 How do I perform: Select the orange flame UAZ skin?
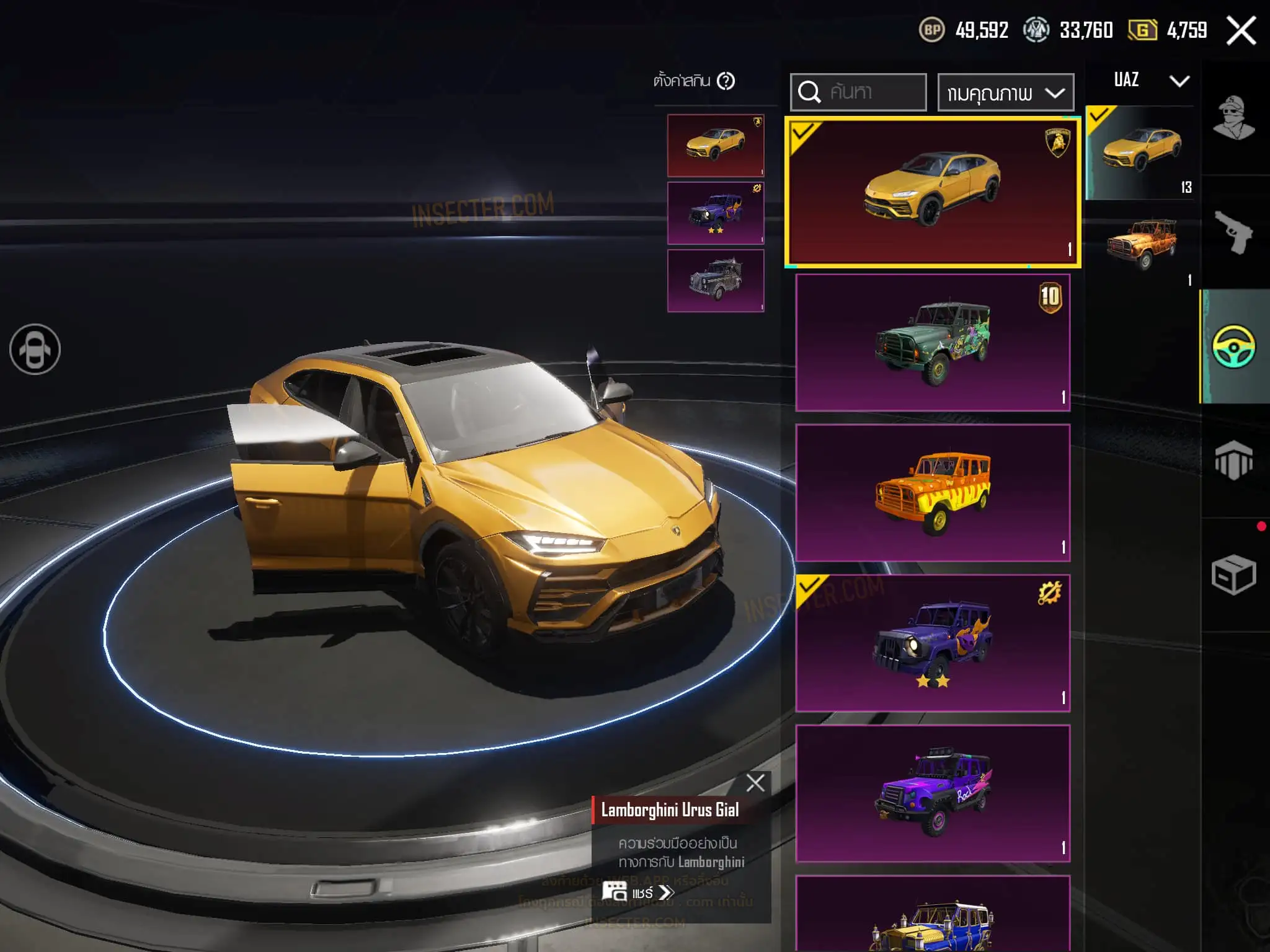click(x=932, y=493)
